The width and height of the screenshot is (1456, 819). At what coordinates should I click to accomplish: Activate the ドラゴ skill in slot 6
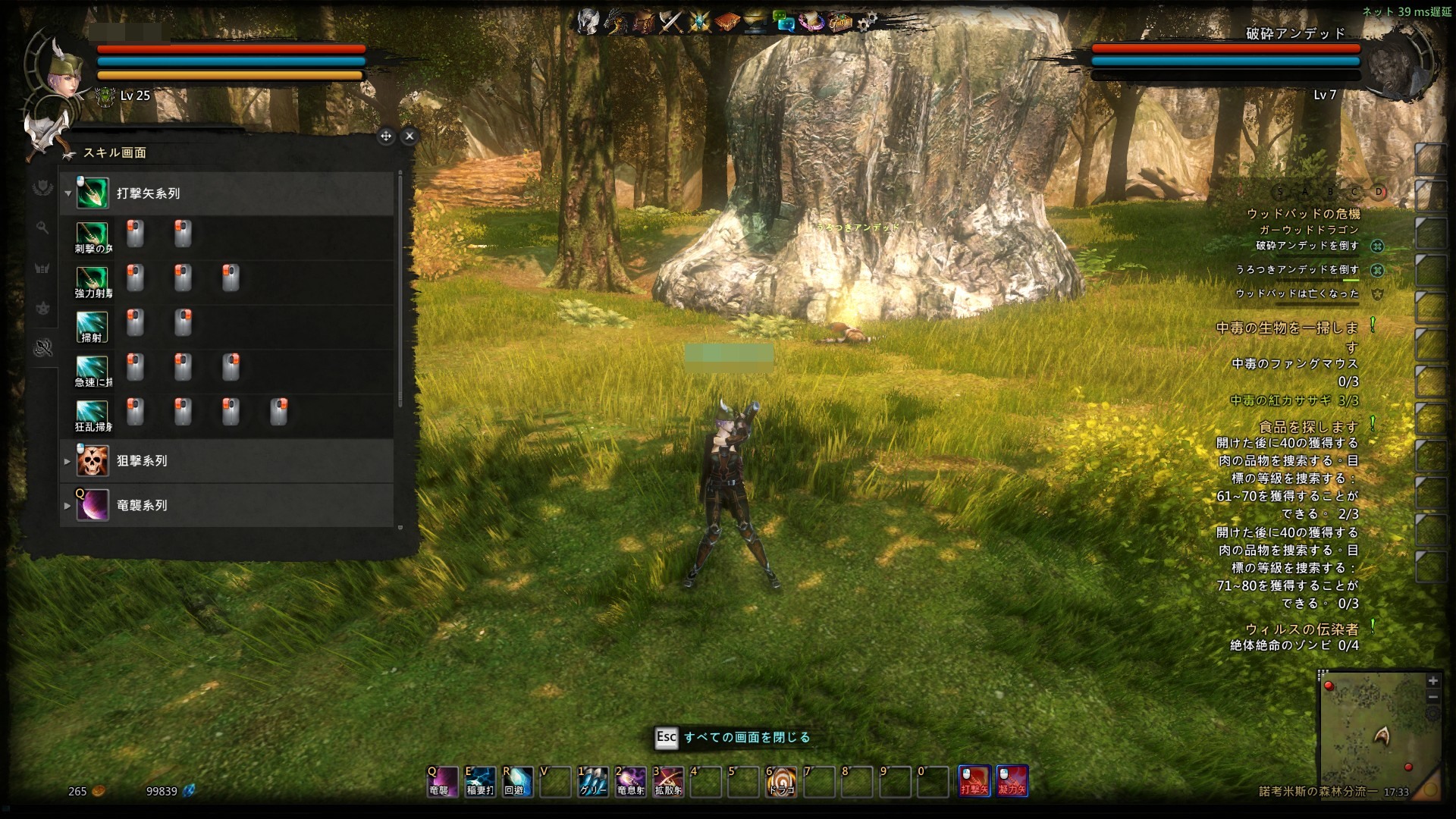click(x=782, y=781)
